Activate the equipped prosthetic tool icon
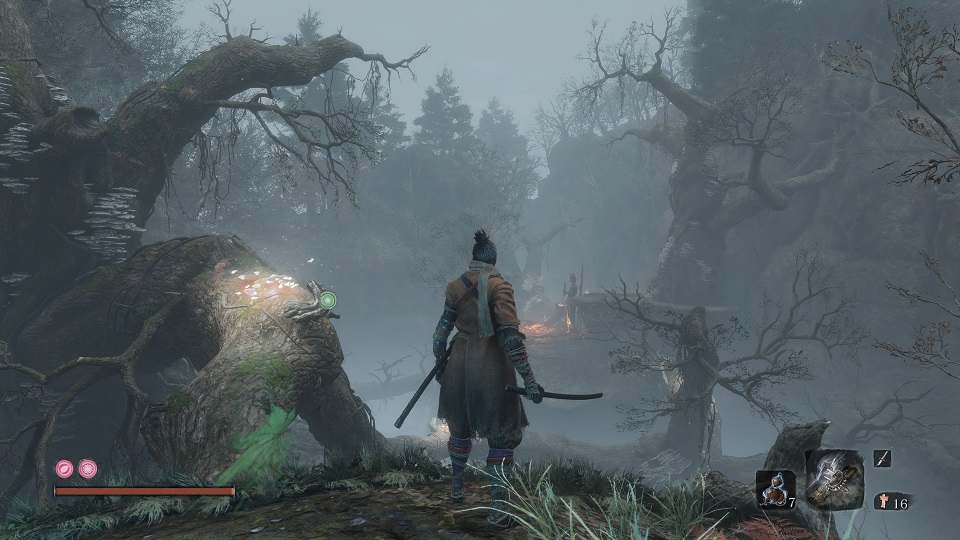 834,477
